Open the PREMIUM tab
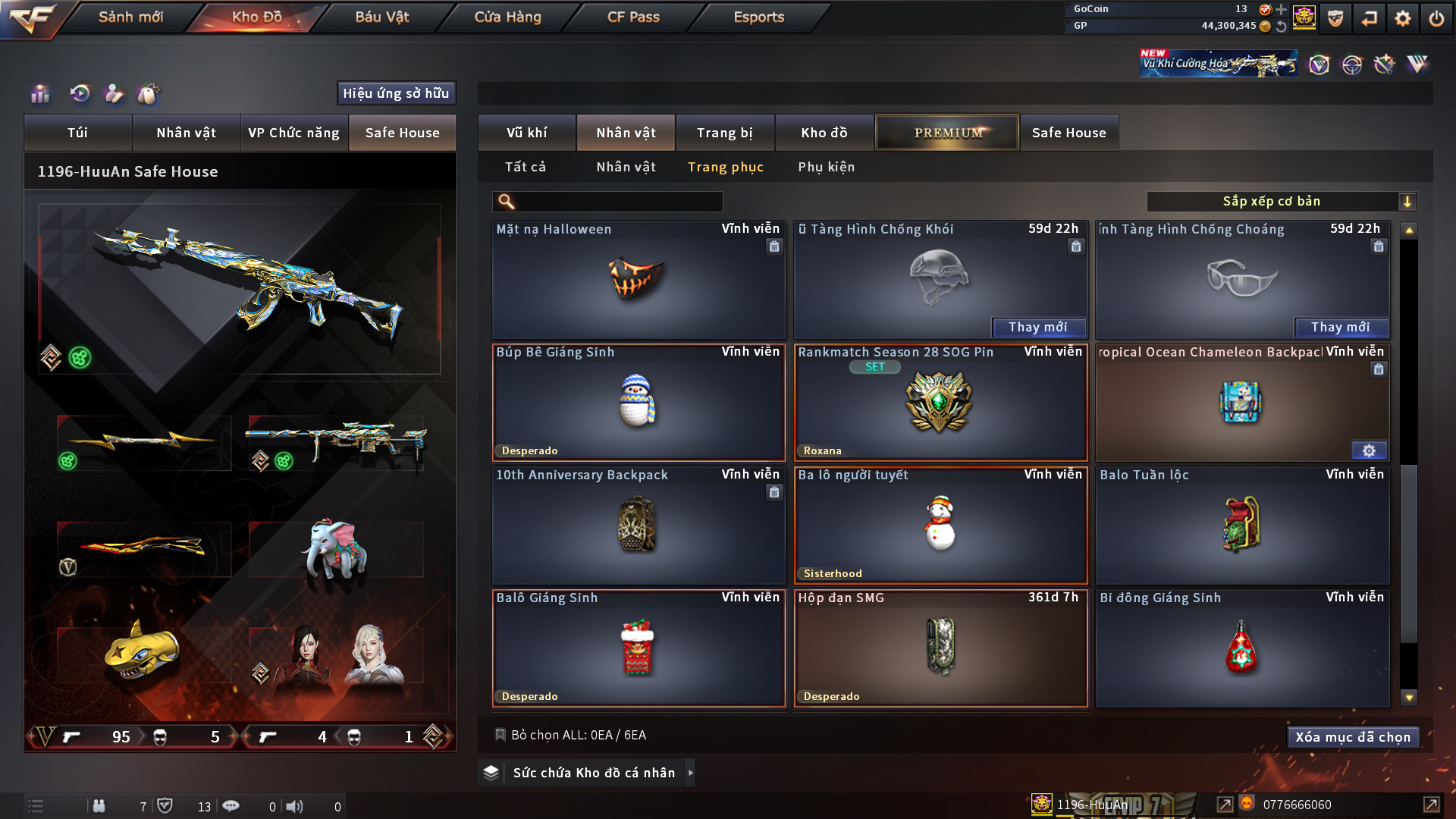Viewport: 1456px width, 819px height. pyautogui.click(x=947, y=133)
